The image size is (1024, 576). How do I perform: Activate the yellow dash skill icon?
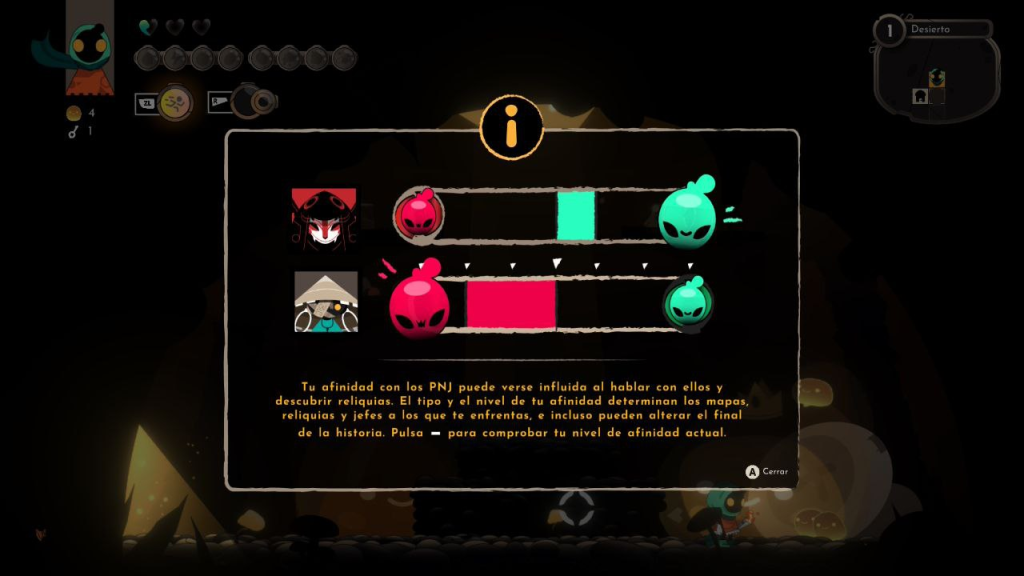coord(175,102)
